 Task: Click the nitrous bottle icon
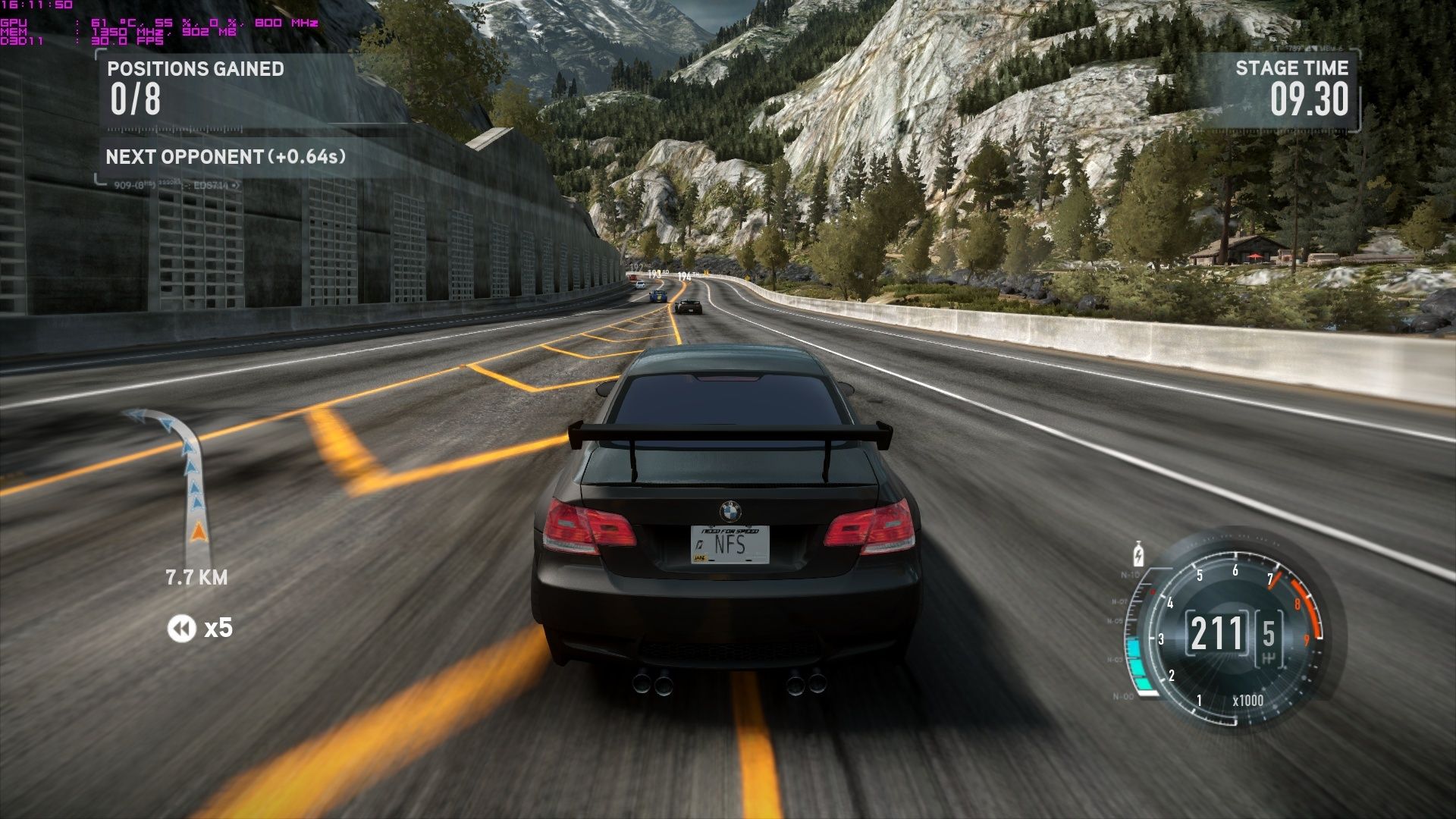tap(1137, 554)
